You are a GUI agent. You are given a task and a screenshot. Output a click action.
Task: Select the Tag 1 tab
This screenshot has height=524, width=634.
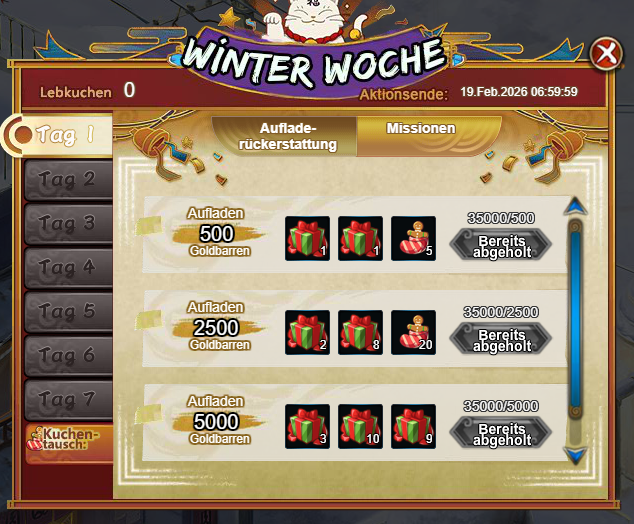tap(64, 136)
